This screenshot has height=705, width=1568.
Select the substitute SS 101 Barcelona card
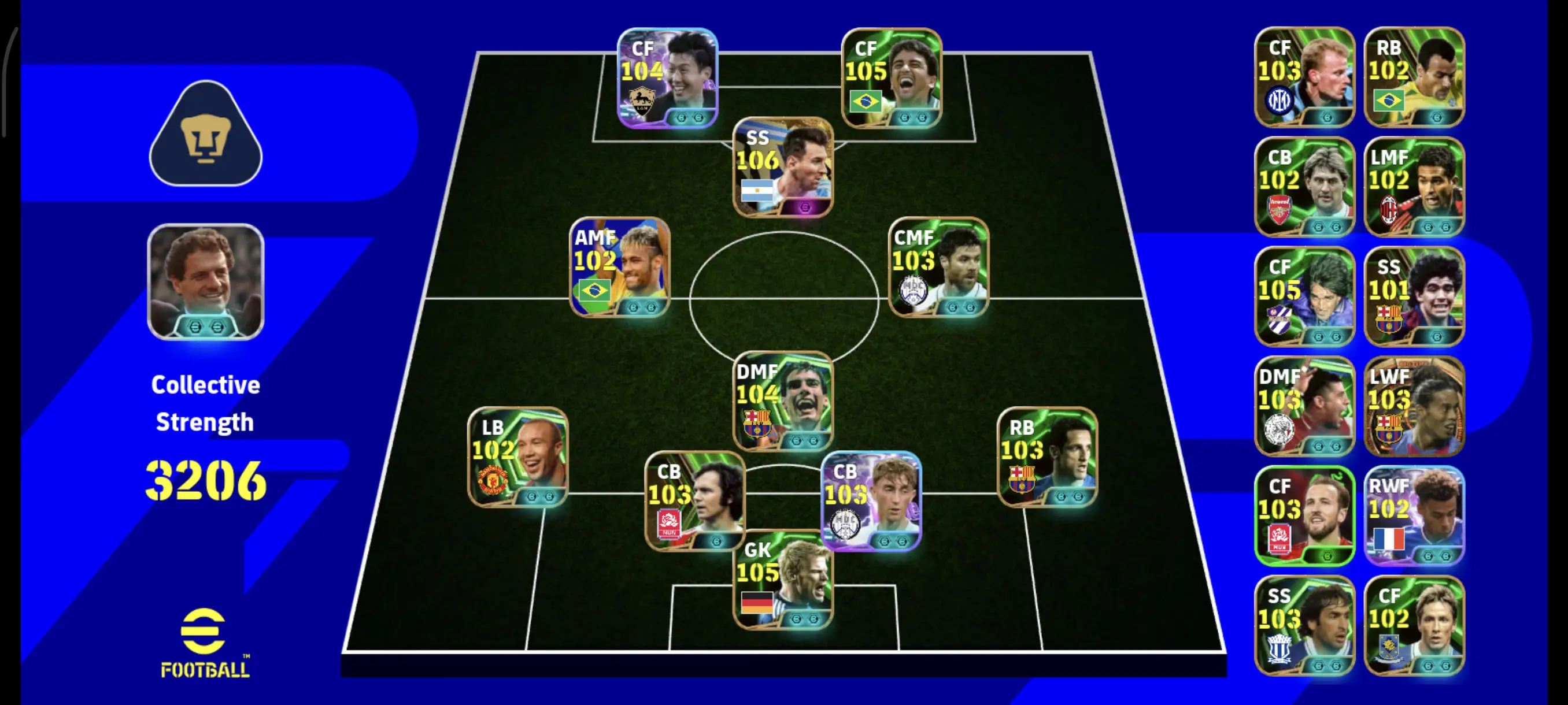pyautogui.click(x=1414, y=296)
